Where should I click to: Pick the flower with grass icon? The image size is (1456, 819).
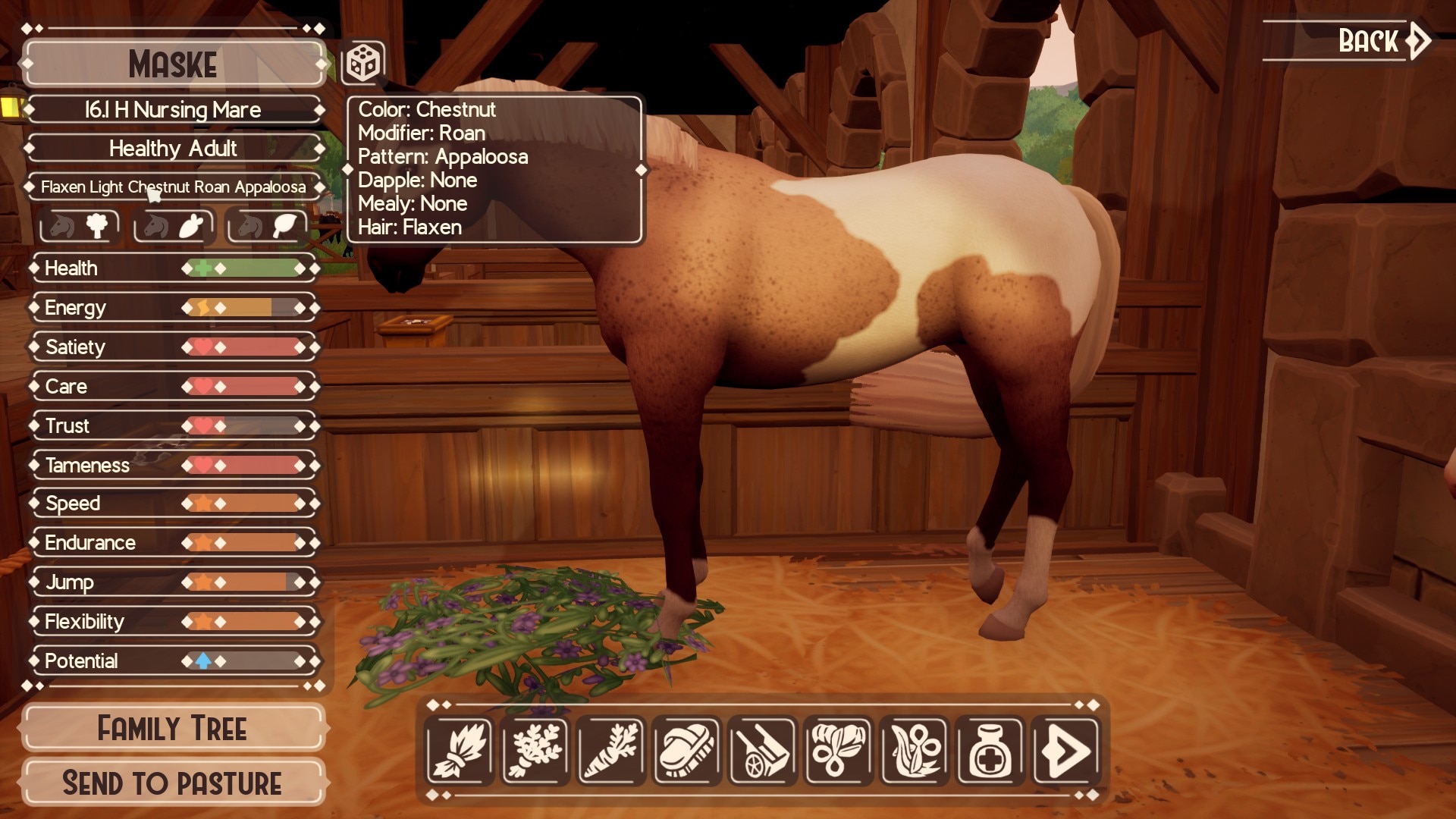[915, 751]
